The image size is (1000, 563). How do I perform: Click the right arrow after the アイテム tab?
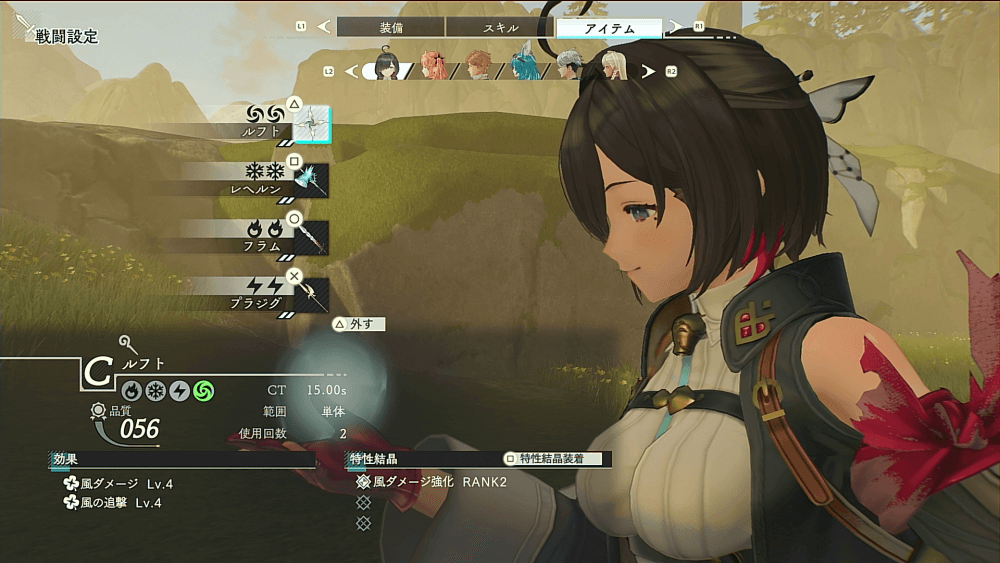click(x=676, y=27)
